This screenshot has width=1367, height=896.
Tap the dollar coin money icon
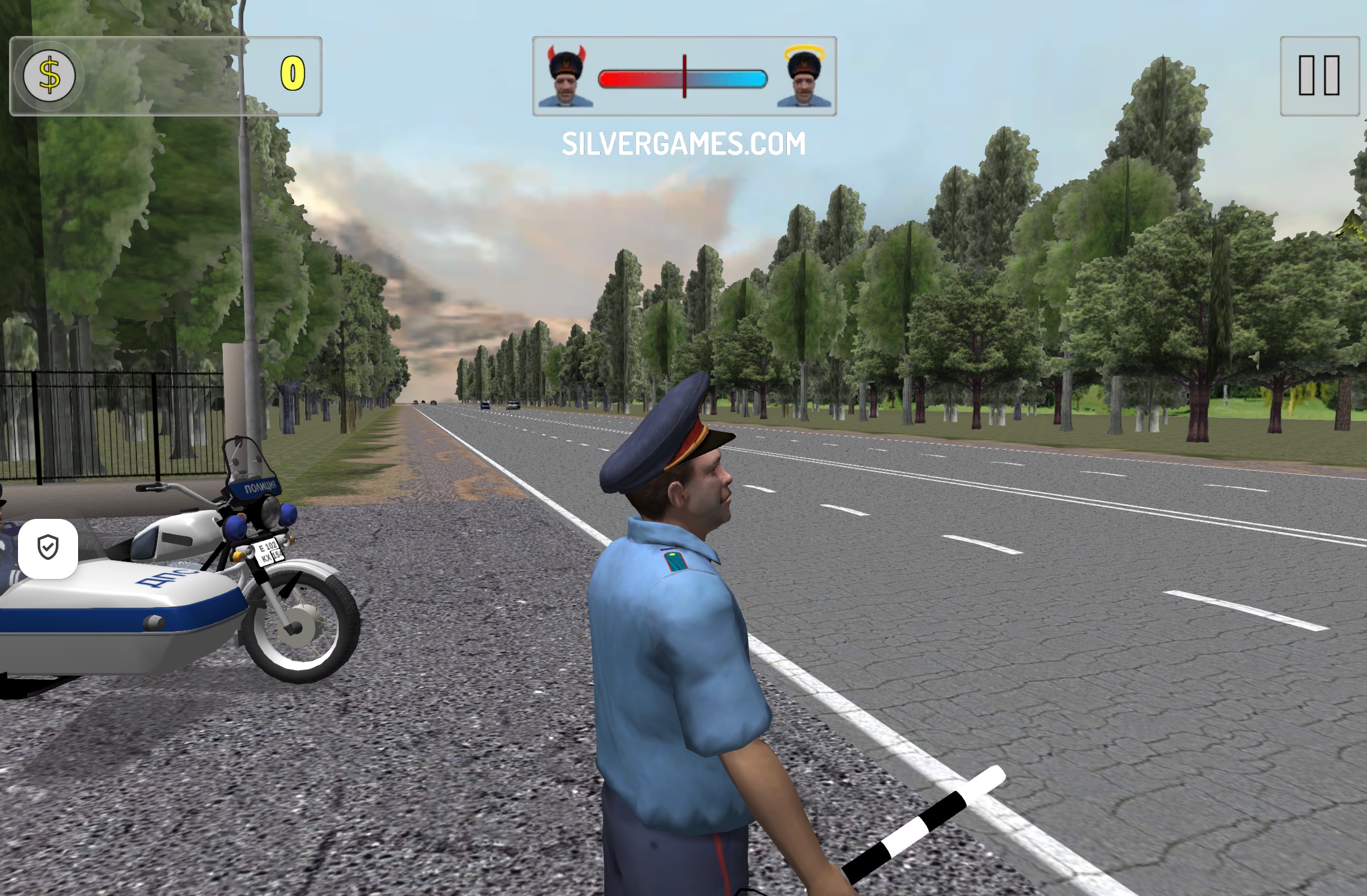tap(49, 76)
